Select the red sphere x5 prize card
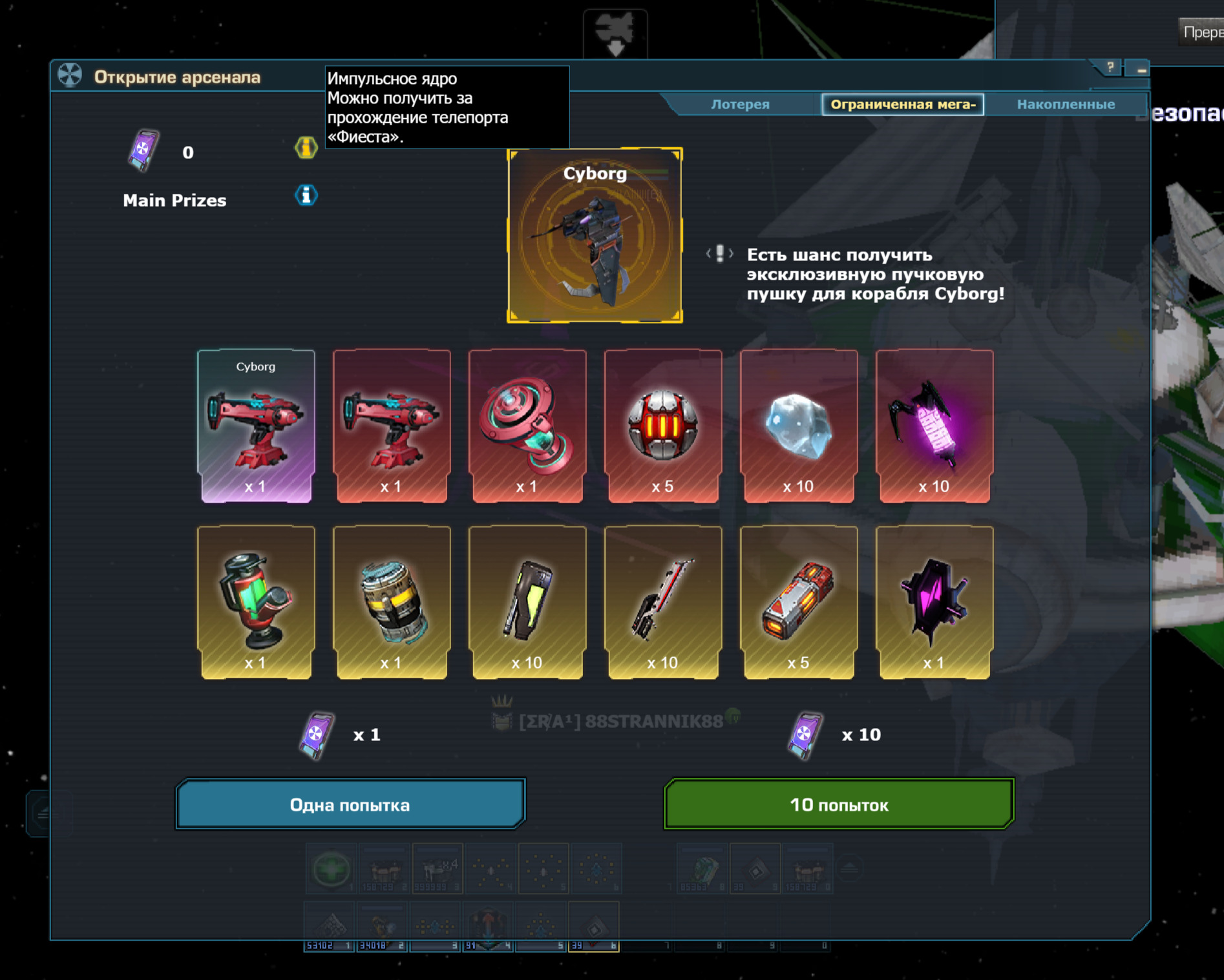Viewport: 1224px width, 980px height. [663, 426]
